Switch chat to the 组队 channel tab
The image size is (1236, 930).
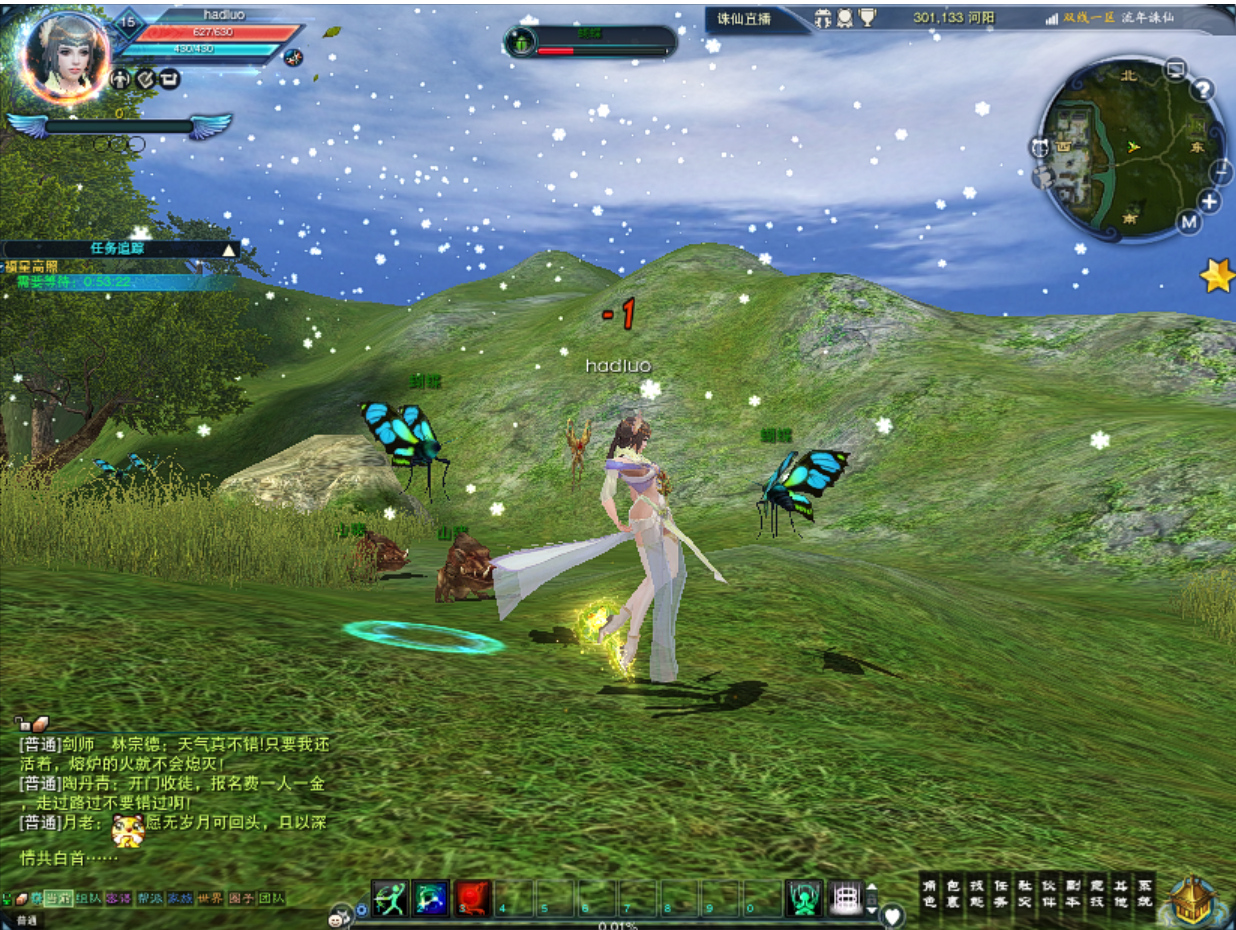(x=88, y=898)
